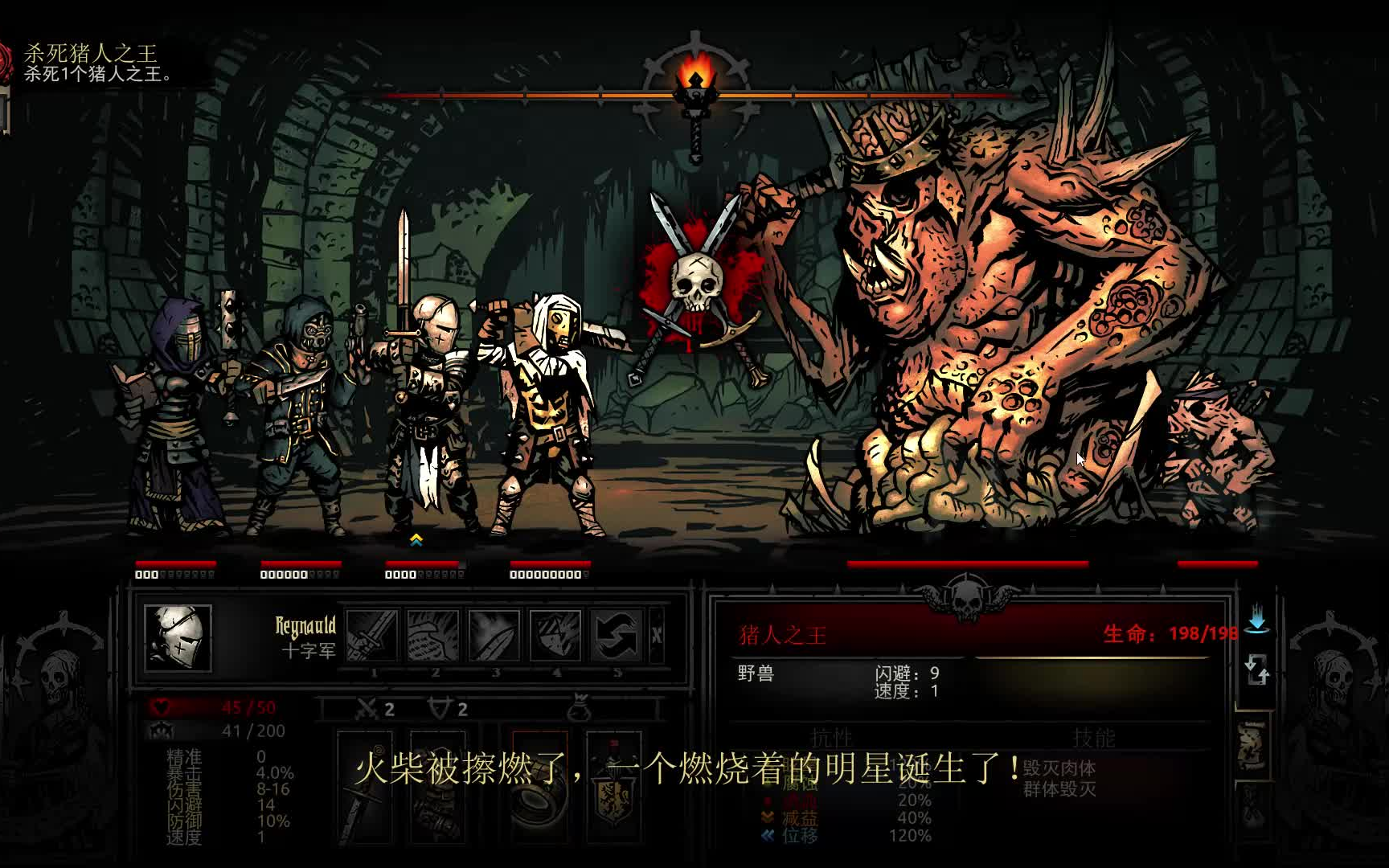1389x868 pixels.
Task: Click the cycling arrows icon beside monster panel
Action: tap(1256, 669)
